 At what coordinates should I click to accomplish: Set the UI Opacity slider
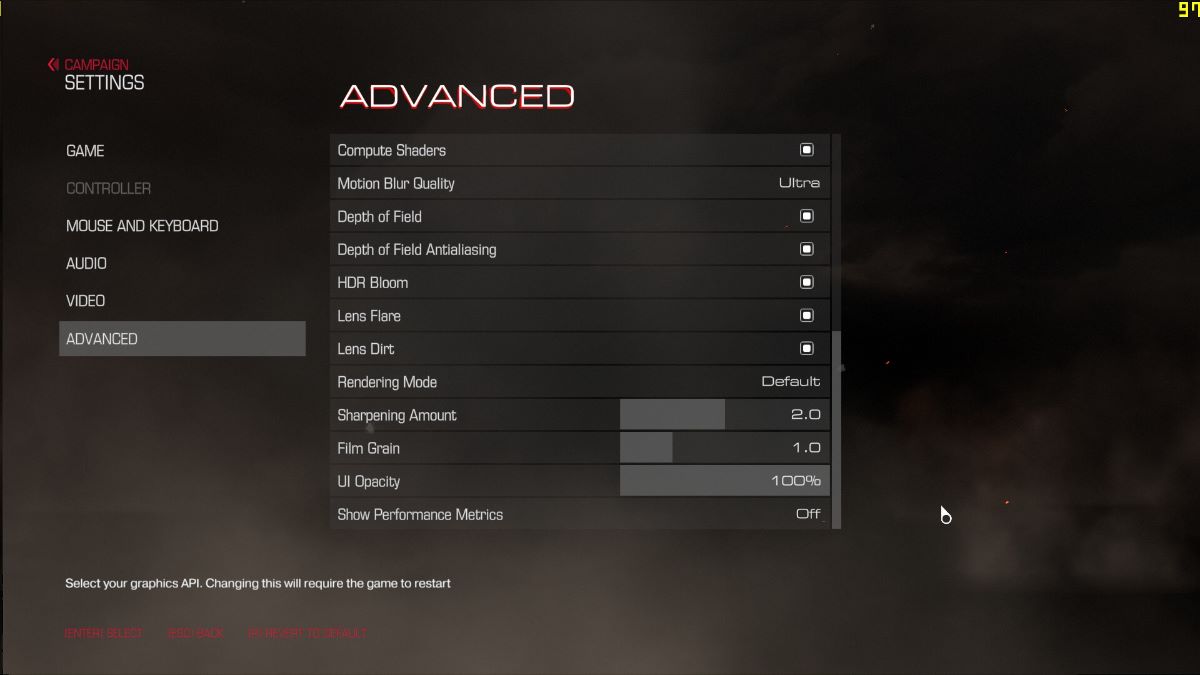point(724,481)
